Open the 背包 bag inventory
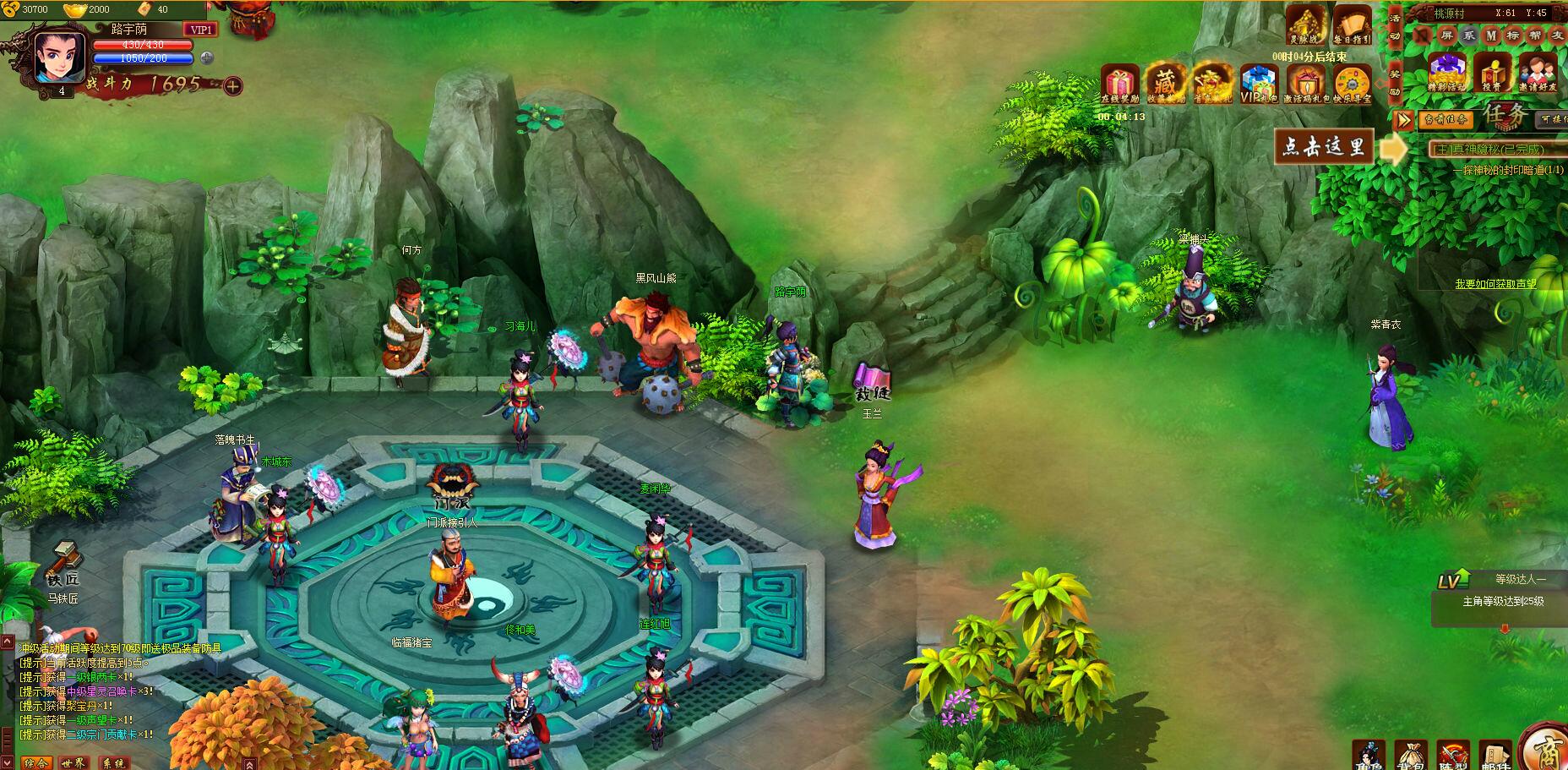This screenshot has width=1568, height=770. tap(1410, 755)
